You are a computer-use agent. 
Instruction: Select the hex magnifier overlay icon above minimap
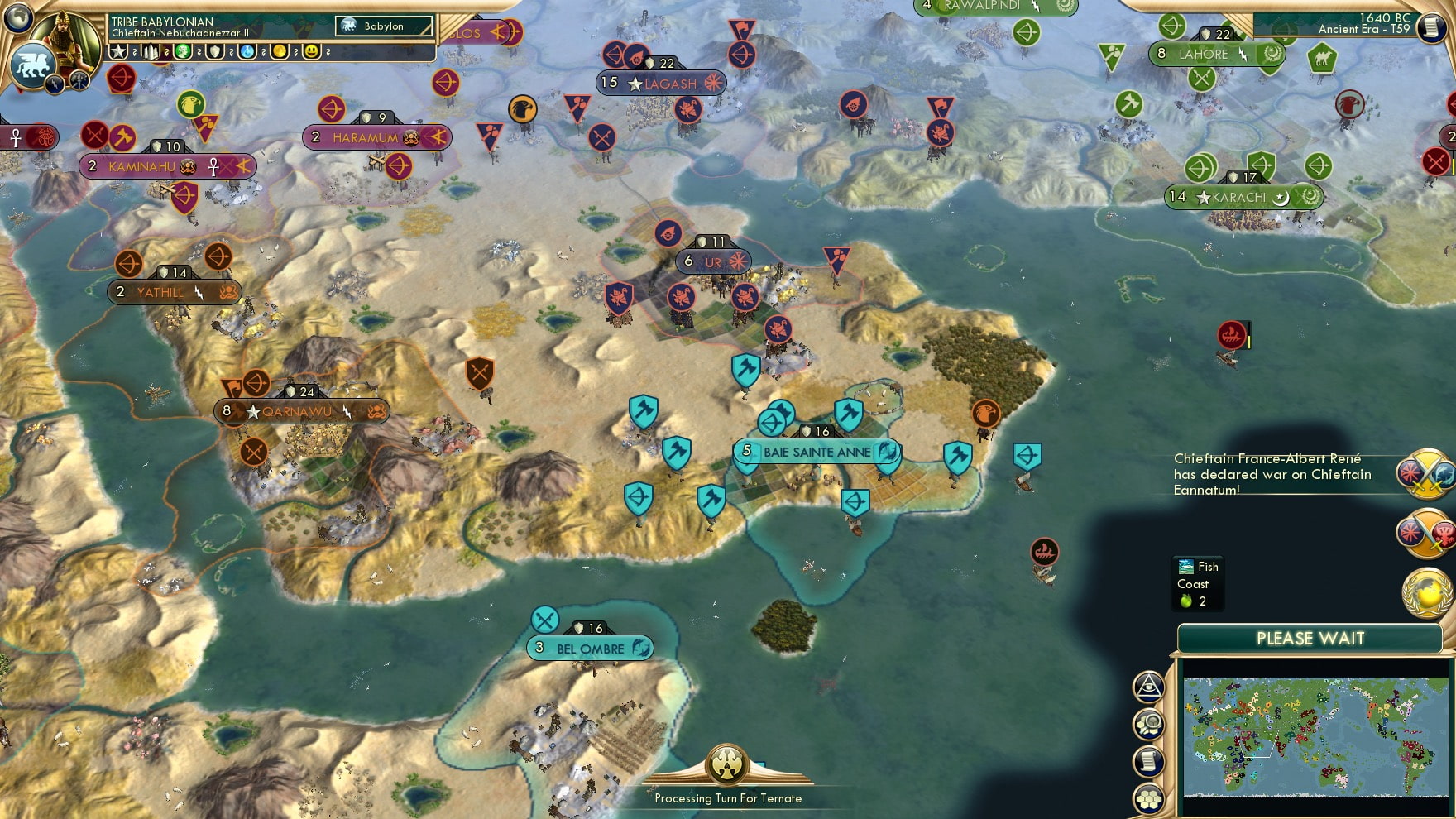[x=1148, y=723]
